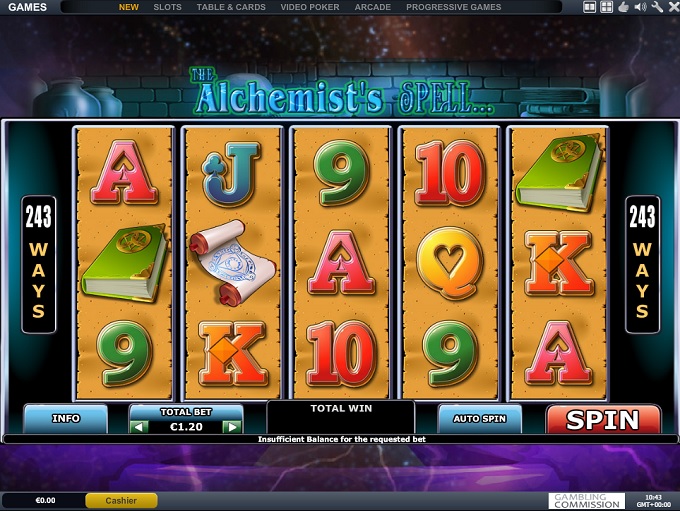Viewport: 680px width, 511px height.
Task: Choose the Arcade category
Action: (x=372, y=7)
